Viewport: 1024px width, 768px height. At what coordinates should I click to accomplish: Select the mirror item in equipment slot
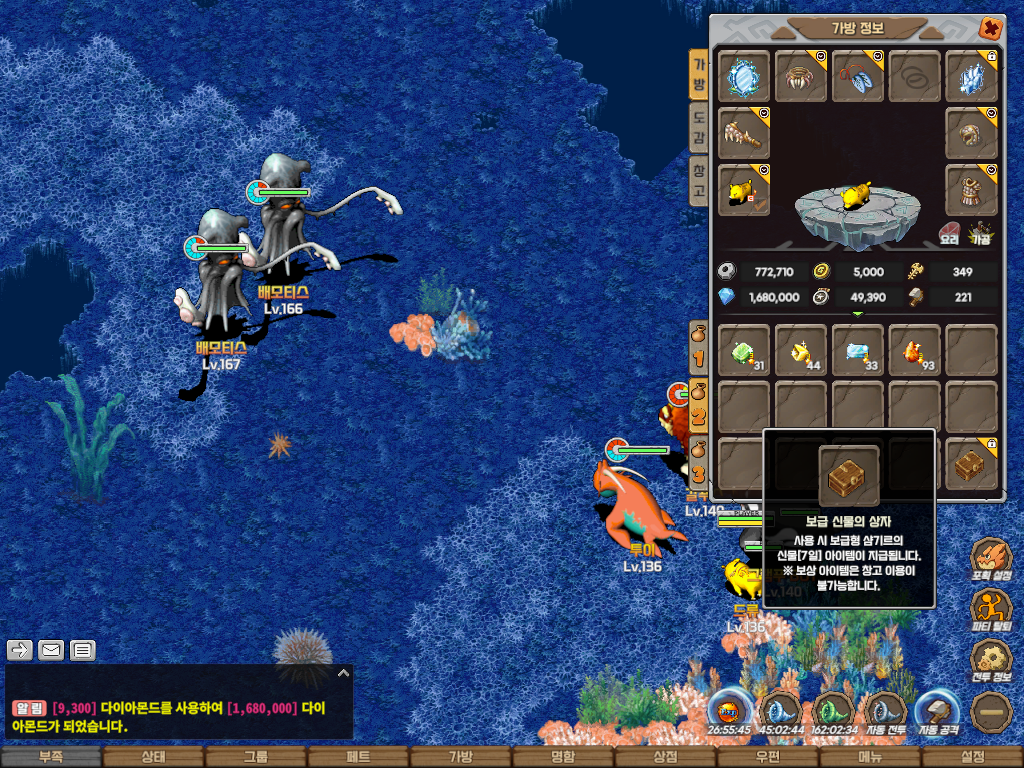pyautogui.click(x=743, y=77)
